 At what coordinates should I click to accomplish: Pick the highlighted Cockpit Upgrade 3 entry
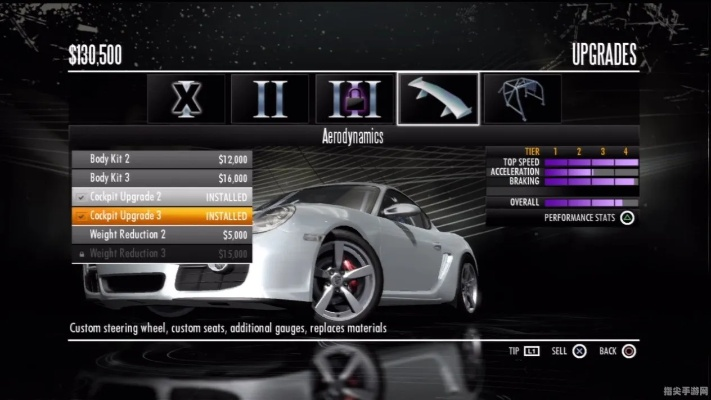(x=161, y=215)
